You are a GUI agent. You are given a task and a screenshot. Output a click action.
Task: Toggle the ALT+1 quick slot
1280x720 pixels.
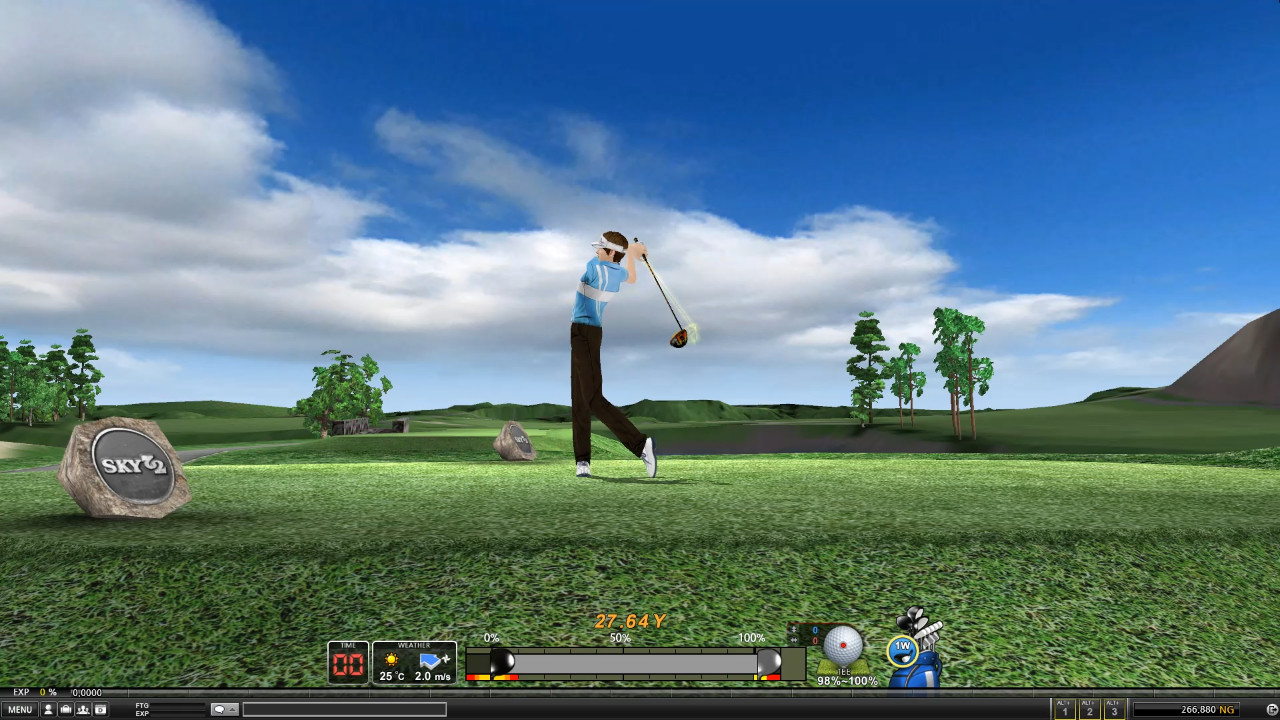click(x=1064, y=709)
